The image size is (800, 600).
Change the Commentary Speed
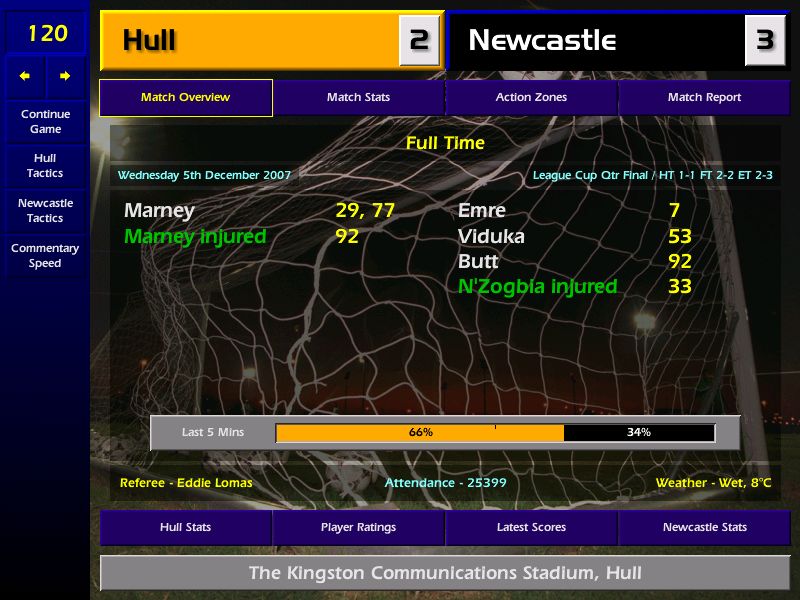pyautogui.click(x=45, y=255)
